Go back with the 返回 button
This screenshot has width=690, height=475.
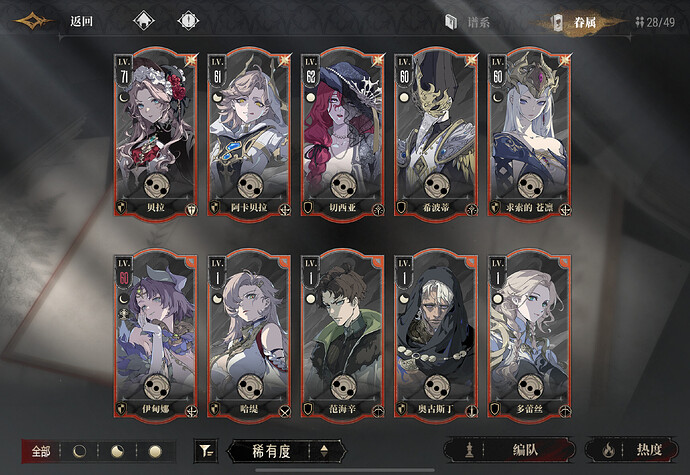tap(82, 21)
